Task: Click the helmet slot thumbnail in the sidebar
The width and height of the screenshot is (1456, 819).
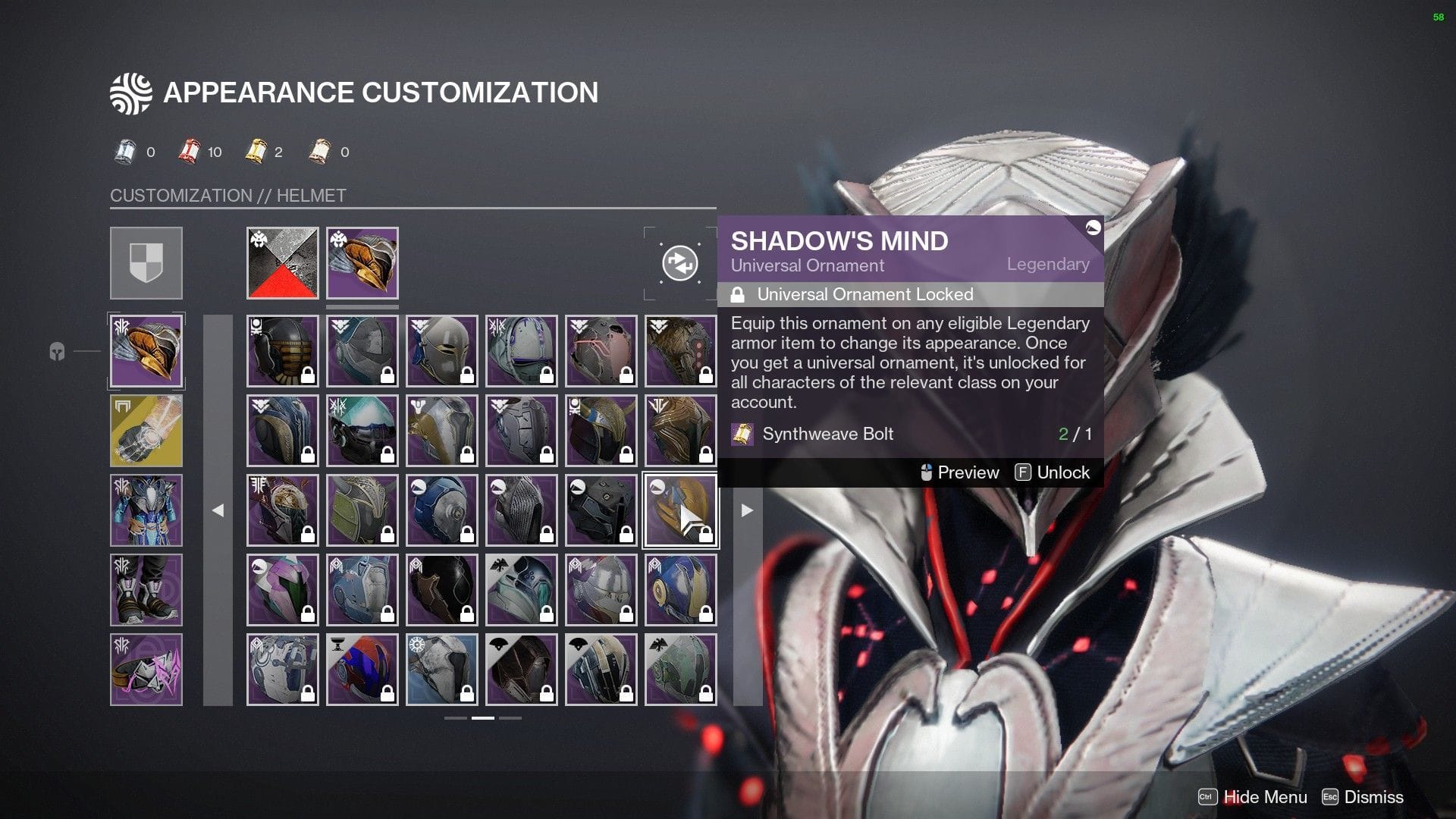Action: (x=146, y=351)
